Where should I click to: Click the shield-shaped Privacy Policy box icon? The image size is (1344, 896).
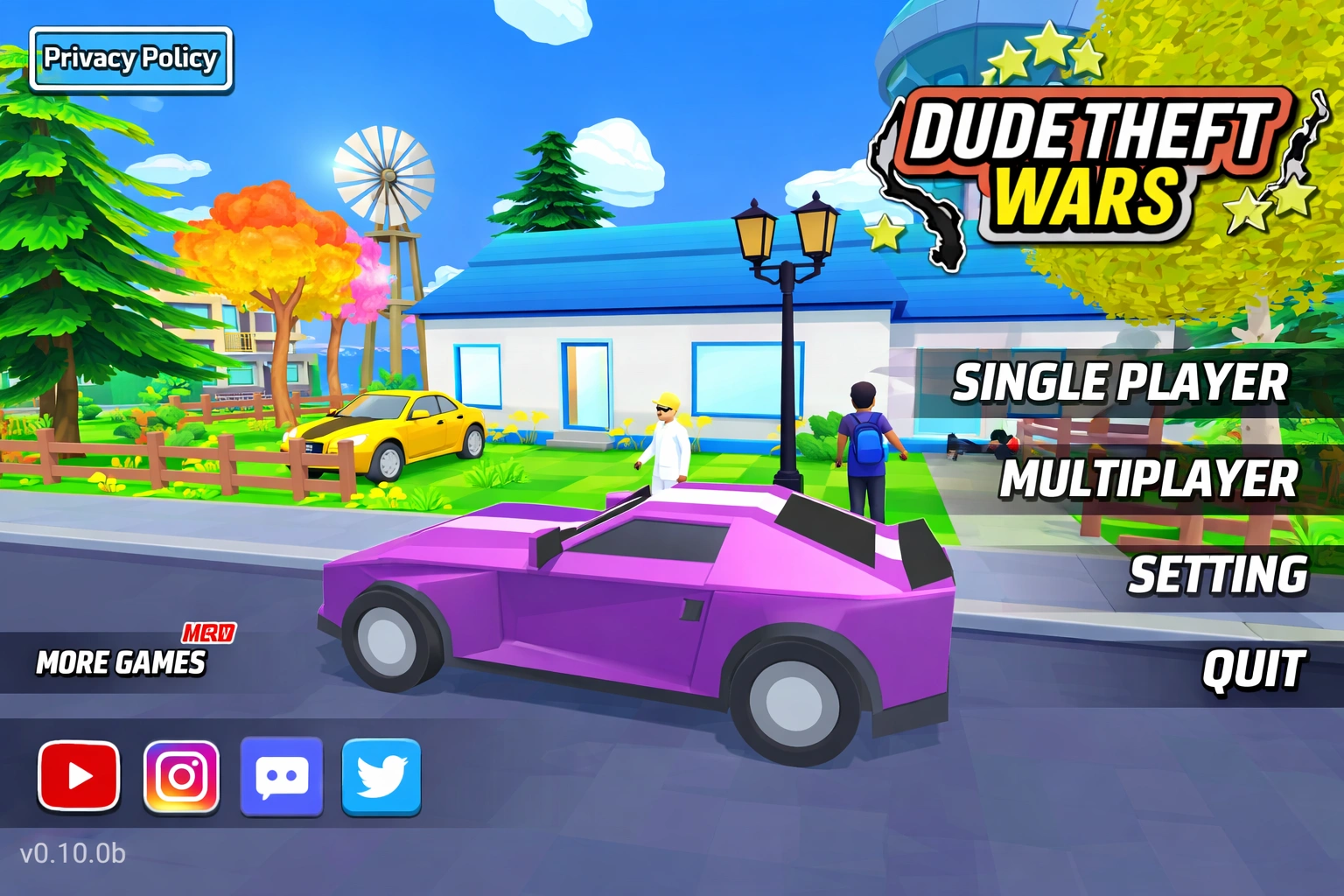tap(131, 59)
